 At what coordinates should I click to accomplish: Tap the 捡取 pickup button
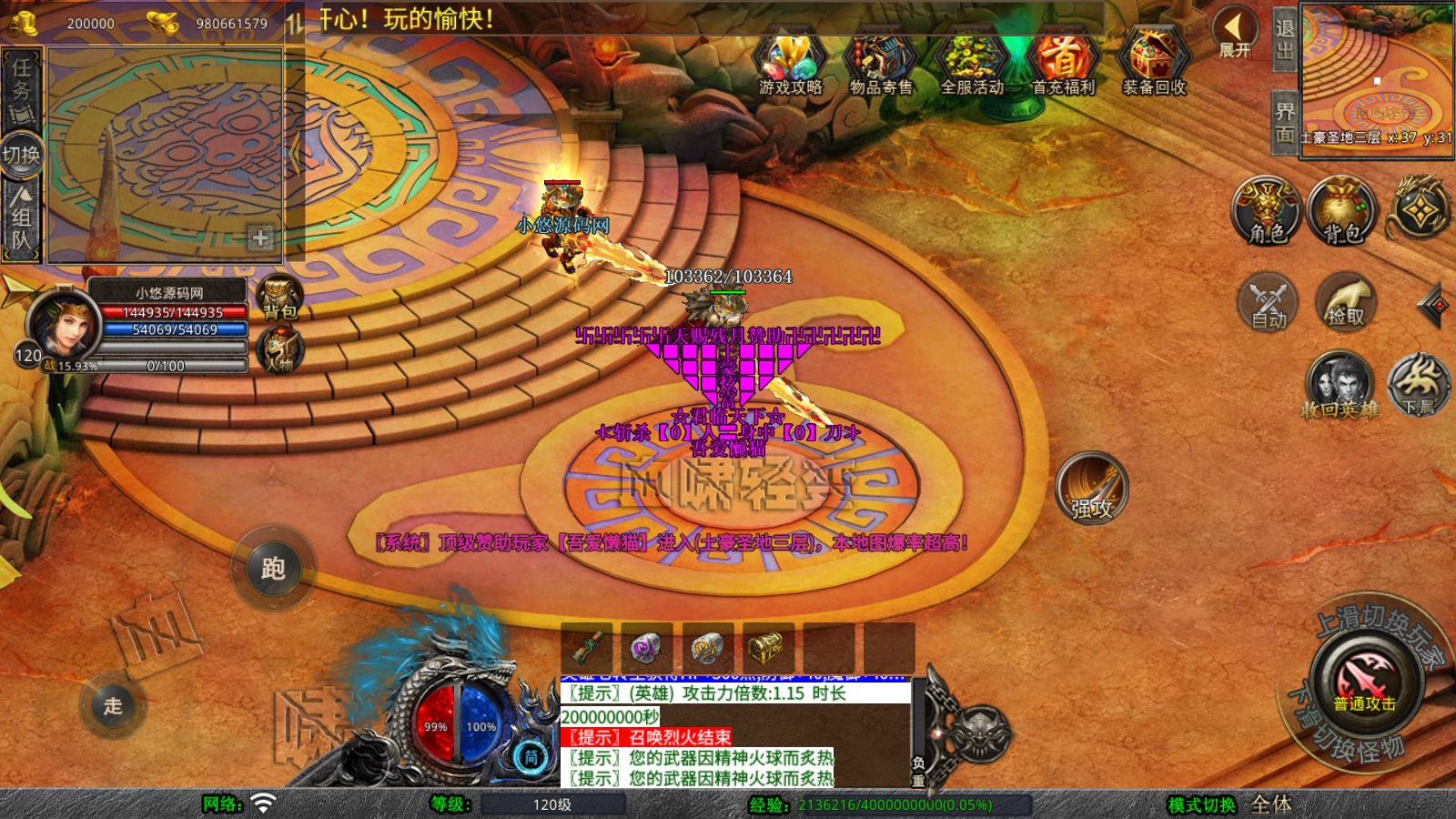[1346, 302]
